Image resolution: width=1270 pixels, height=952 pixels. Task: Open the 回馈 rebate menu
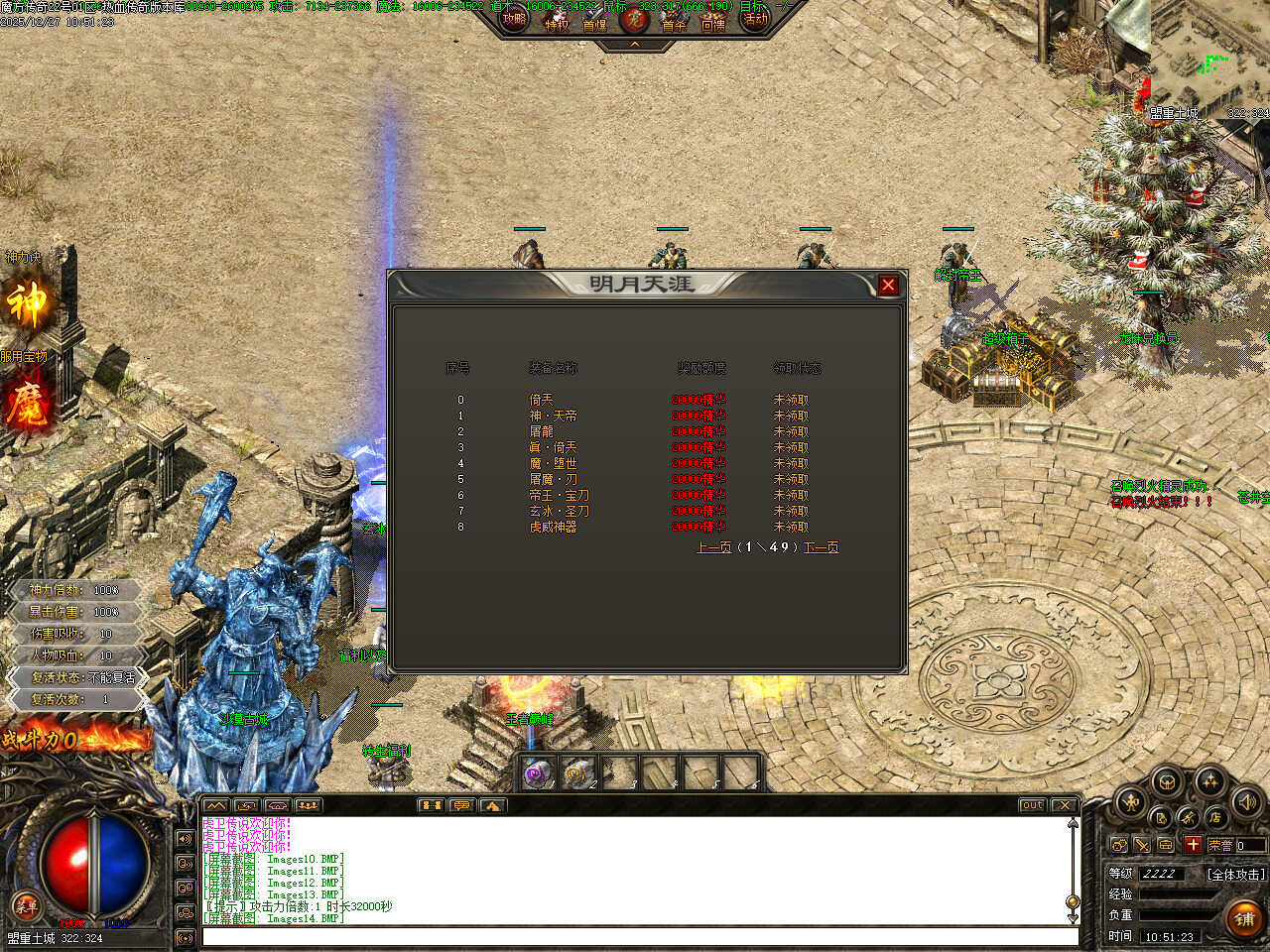(x=713, y=21)
